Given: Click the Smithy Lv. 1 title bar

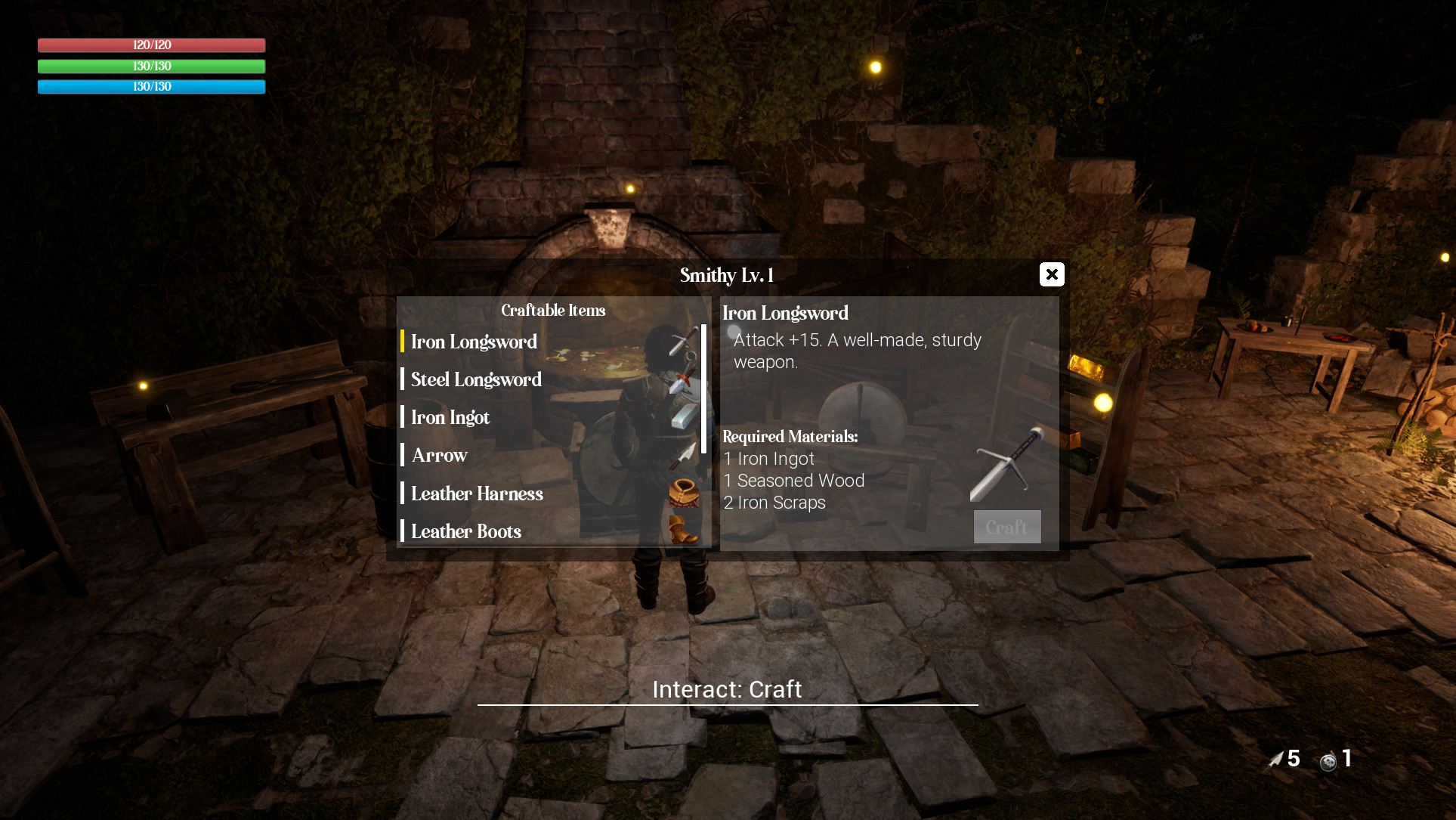Looking at the screenshot, I should click(x=726, y=275).
